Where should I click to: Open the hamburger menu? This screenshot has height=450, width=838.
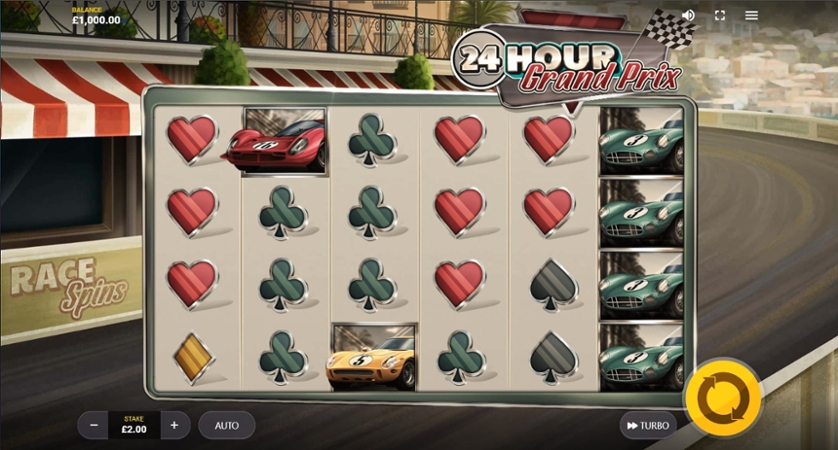pos(751,15)
